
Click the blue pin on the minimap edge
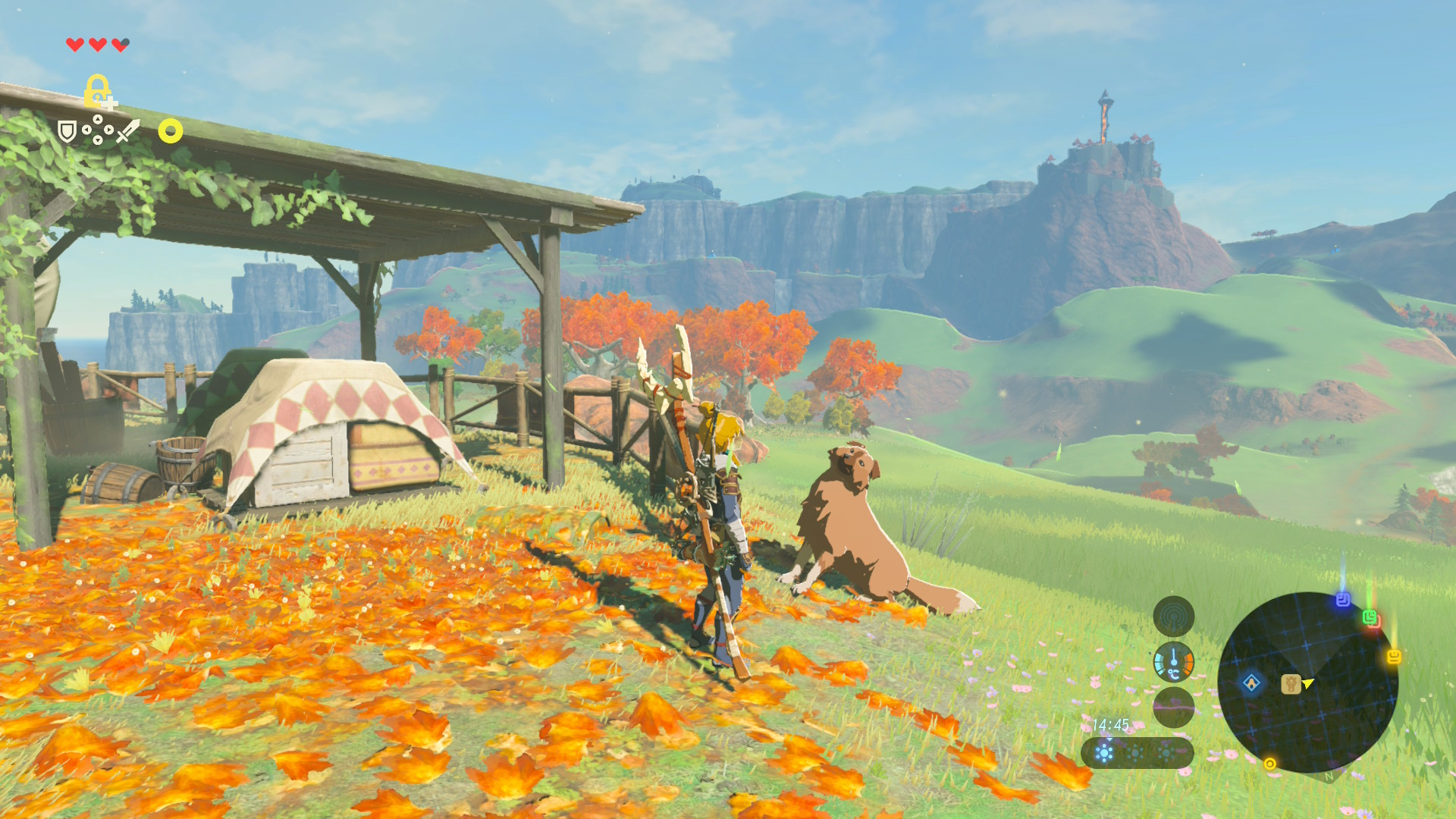pos(1343,600)
